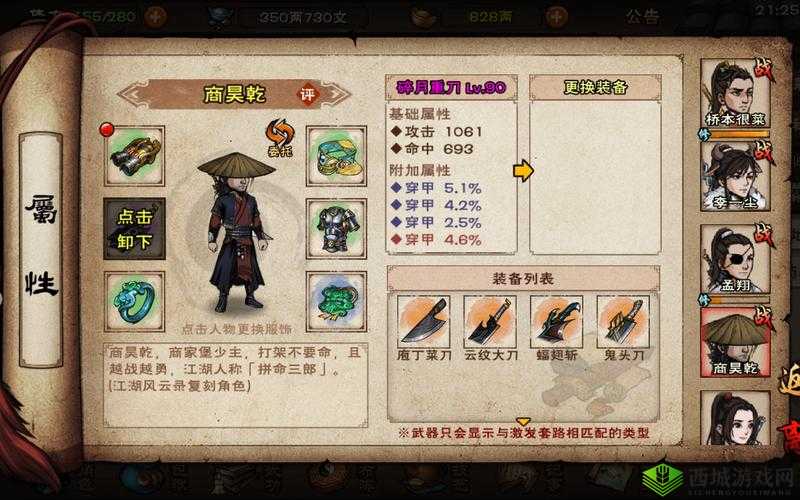Click the 更换装备 header button
Screen dimensions: 800x500
(x=595, y=87)
